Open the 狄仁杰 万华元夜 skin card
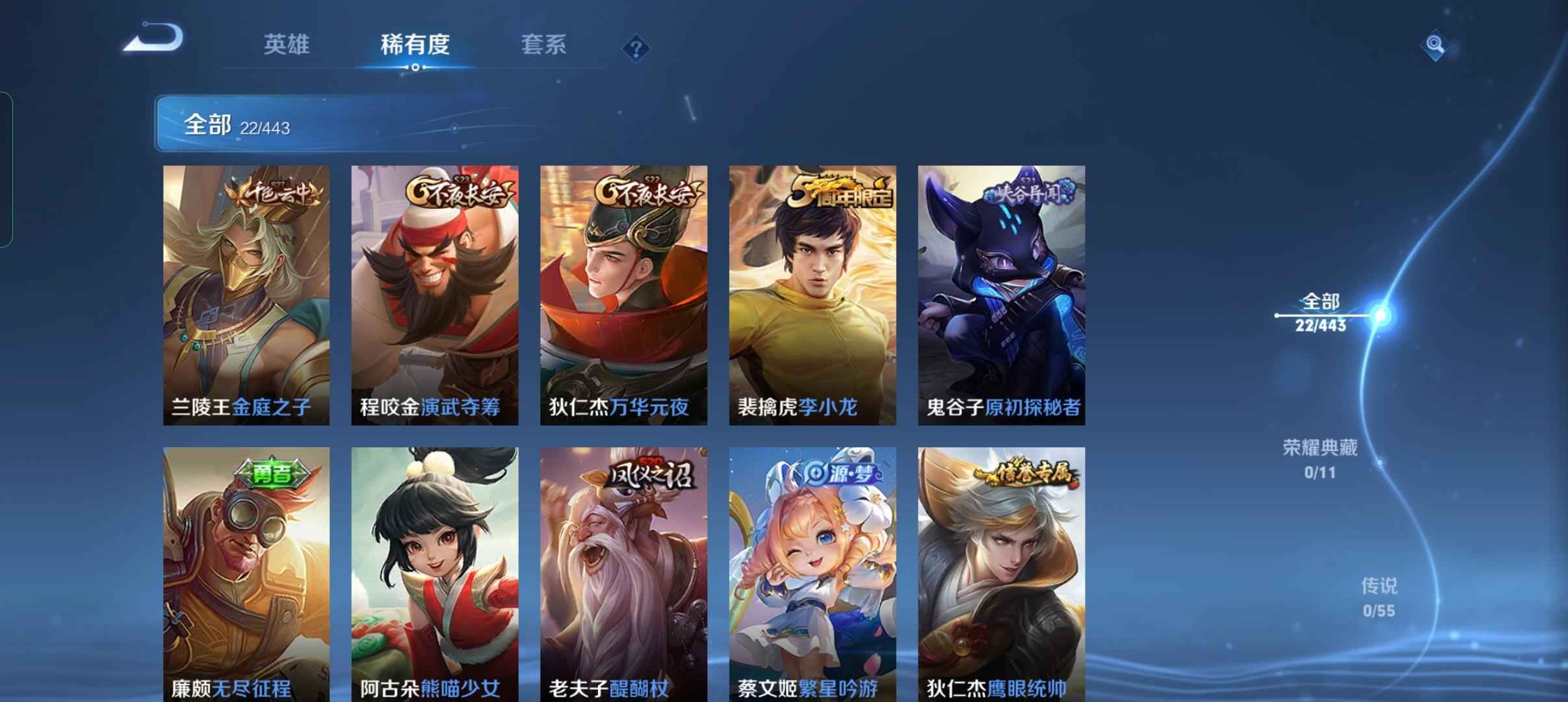The height and width of the screenshot is (702, 1568). pyautogui.click(x=623, y=295)
